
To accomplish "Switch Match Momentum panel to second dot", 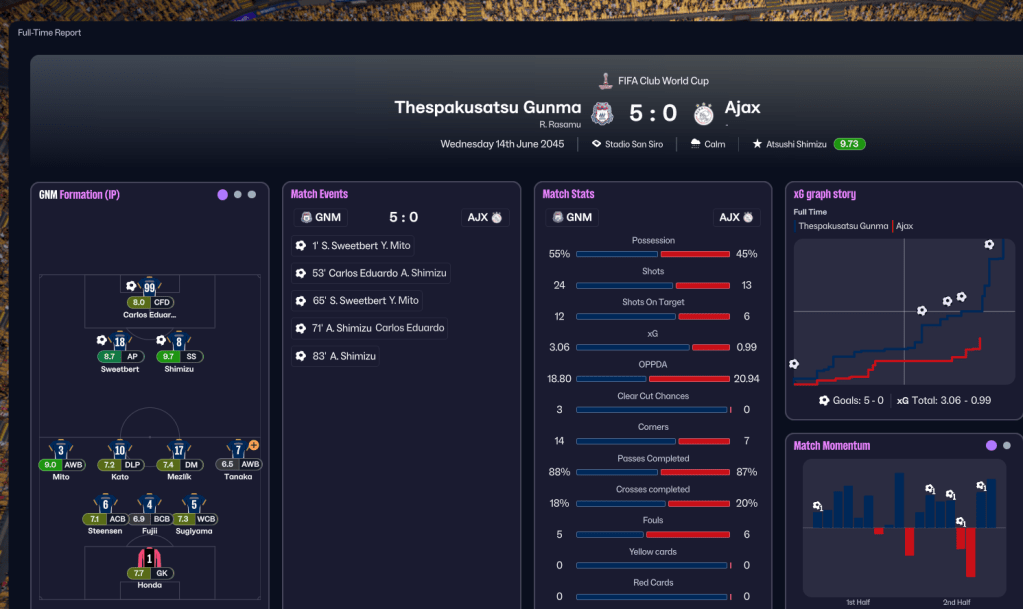I will (1007, 446).
